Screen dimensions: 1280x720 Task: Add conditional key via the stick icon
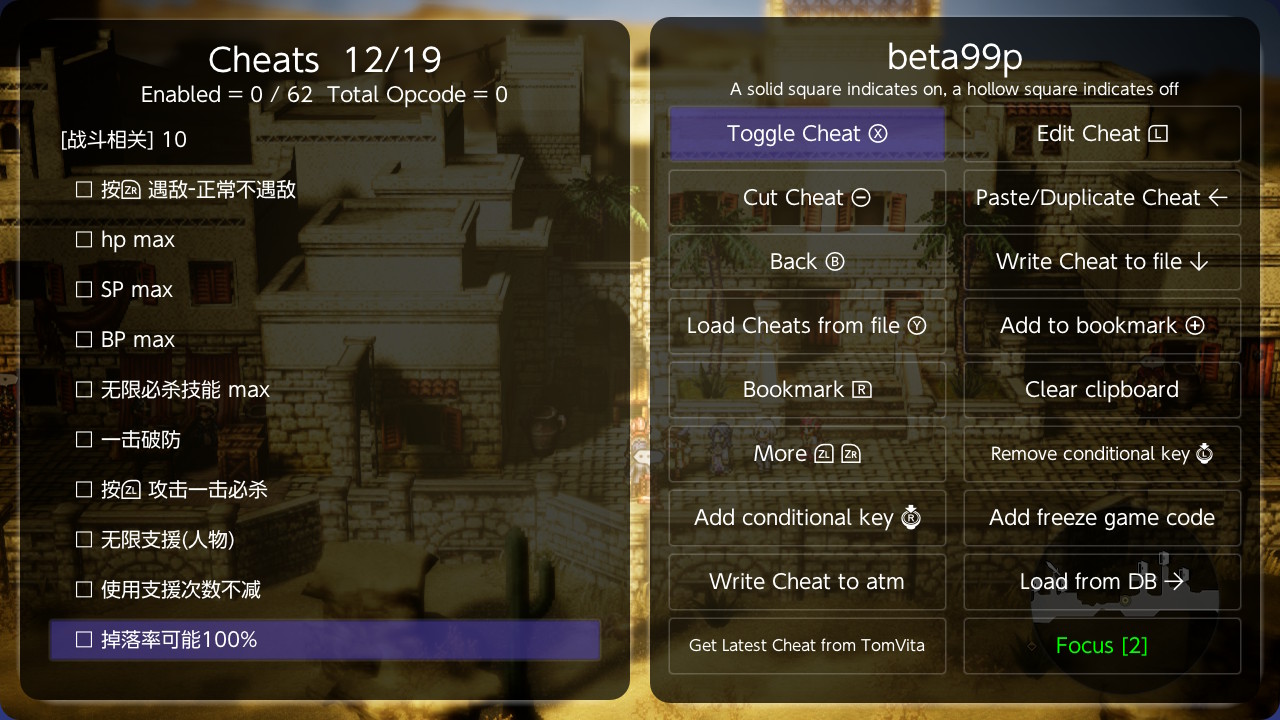[x=807, y=517]
